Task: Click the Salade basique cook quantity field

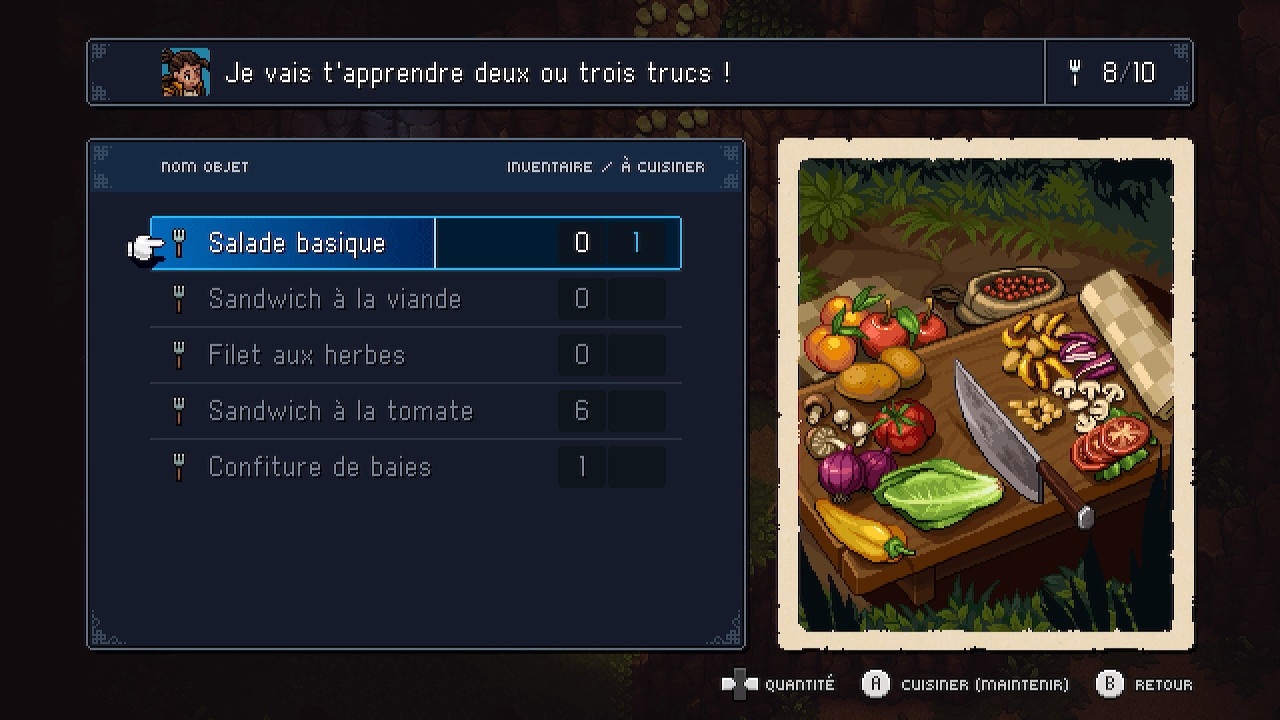Action: tap(636, 243)
